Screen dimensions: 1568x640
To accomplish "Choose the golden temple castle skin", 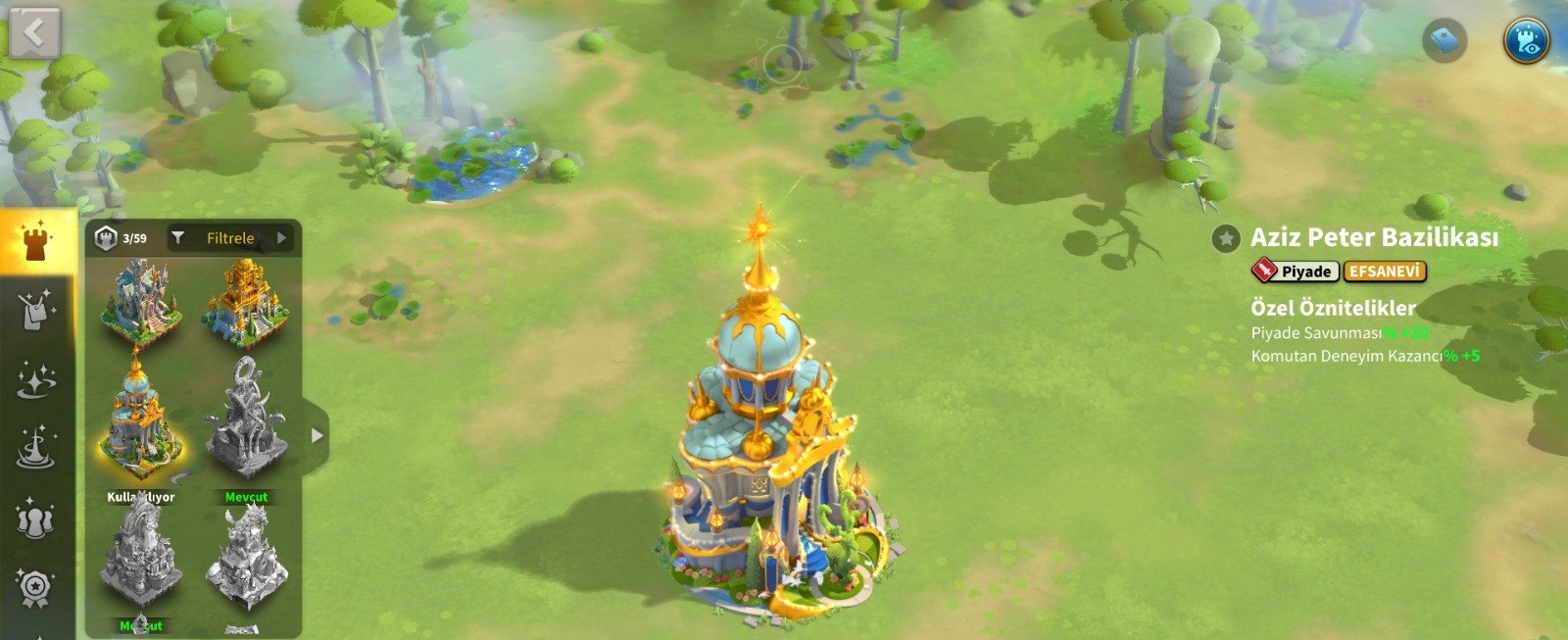I will pos(246,301).
